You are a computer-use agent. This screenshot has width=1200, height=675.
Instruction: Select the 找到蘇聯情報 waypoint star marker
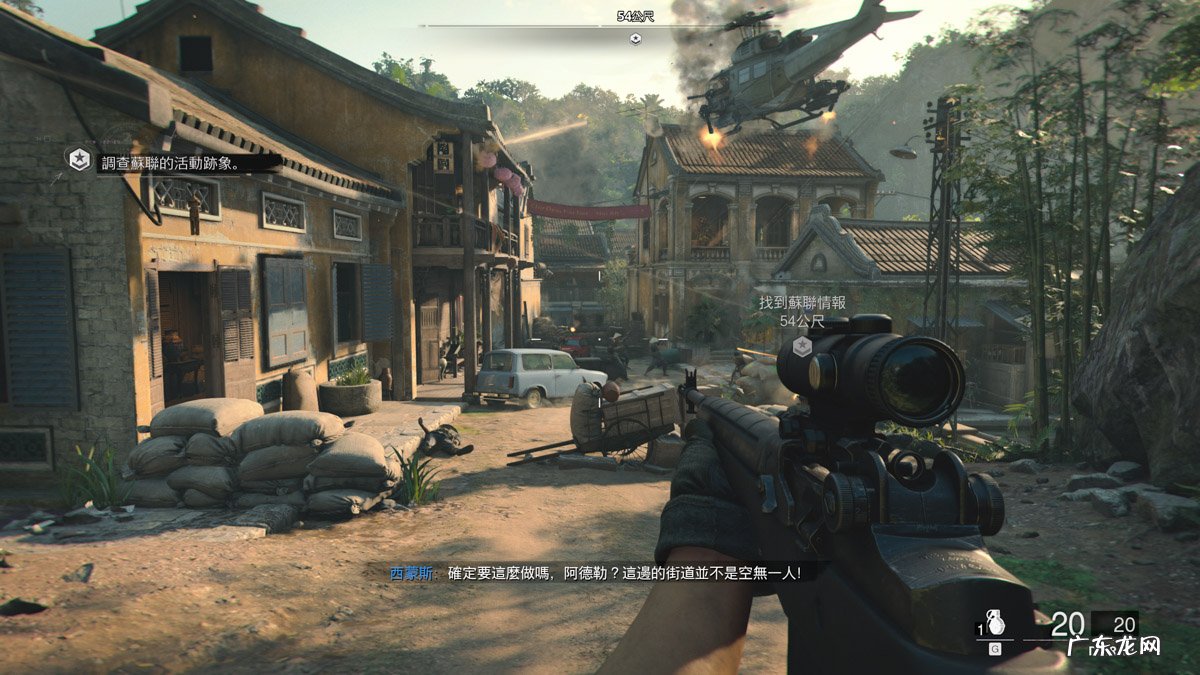802,346
